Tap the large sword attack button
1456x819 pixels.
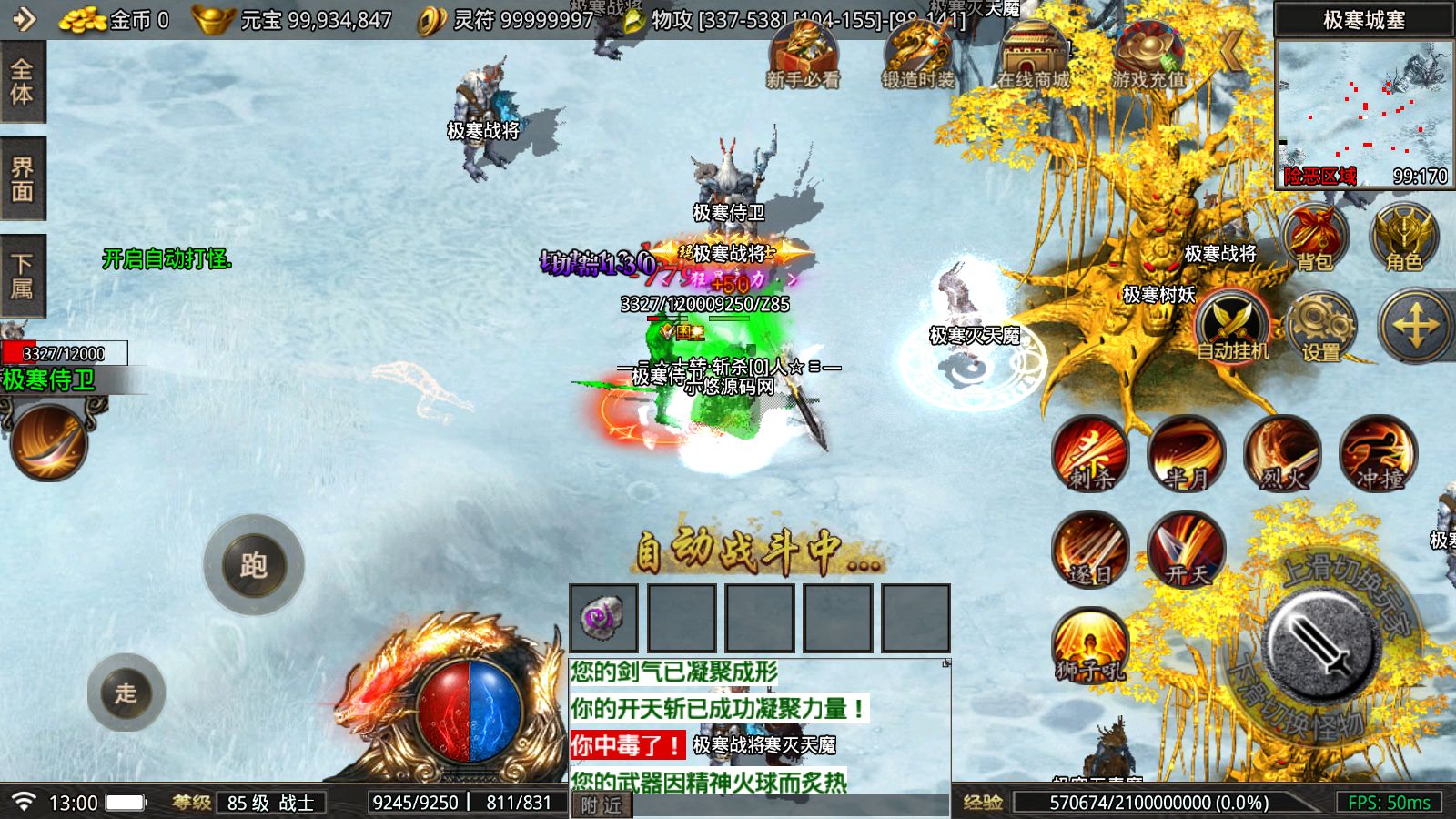pos(1319,642)
